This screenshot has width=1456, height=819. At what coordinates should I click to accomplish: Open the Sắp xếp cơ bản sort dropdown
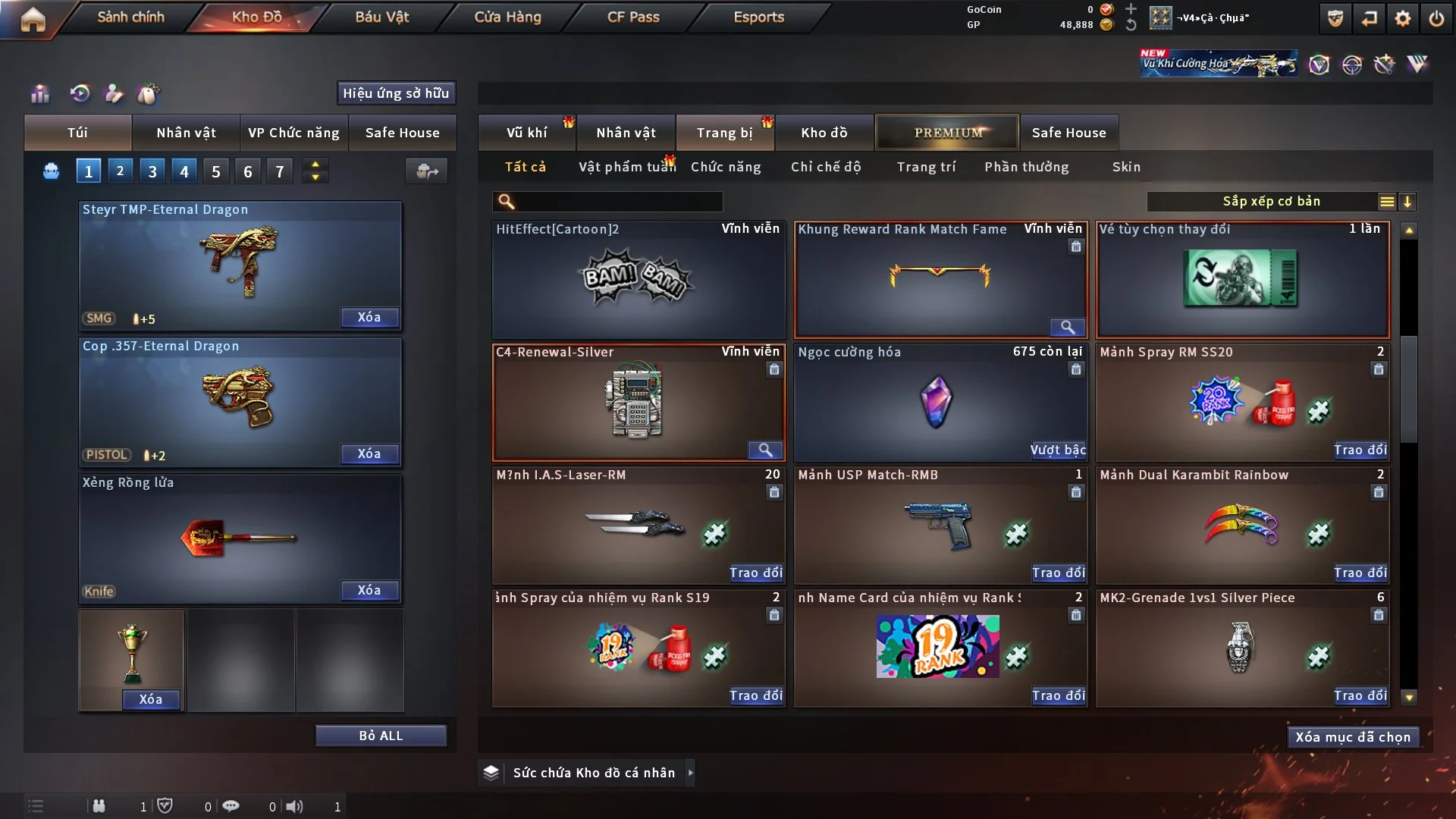coord(1271,202)
